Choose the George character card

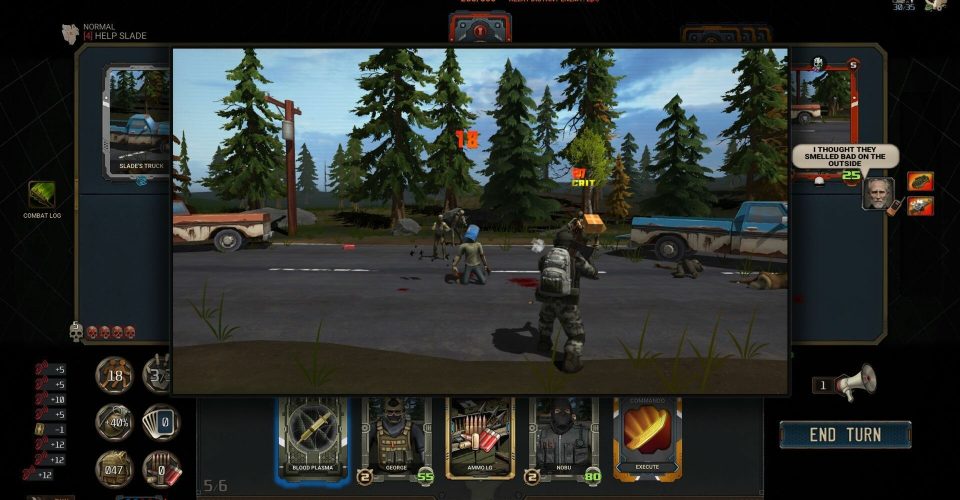396,435
